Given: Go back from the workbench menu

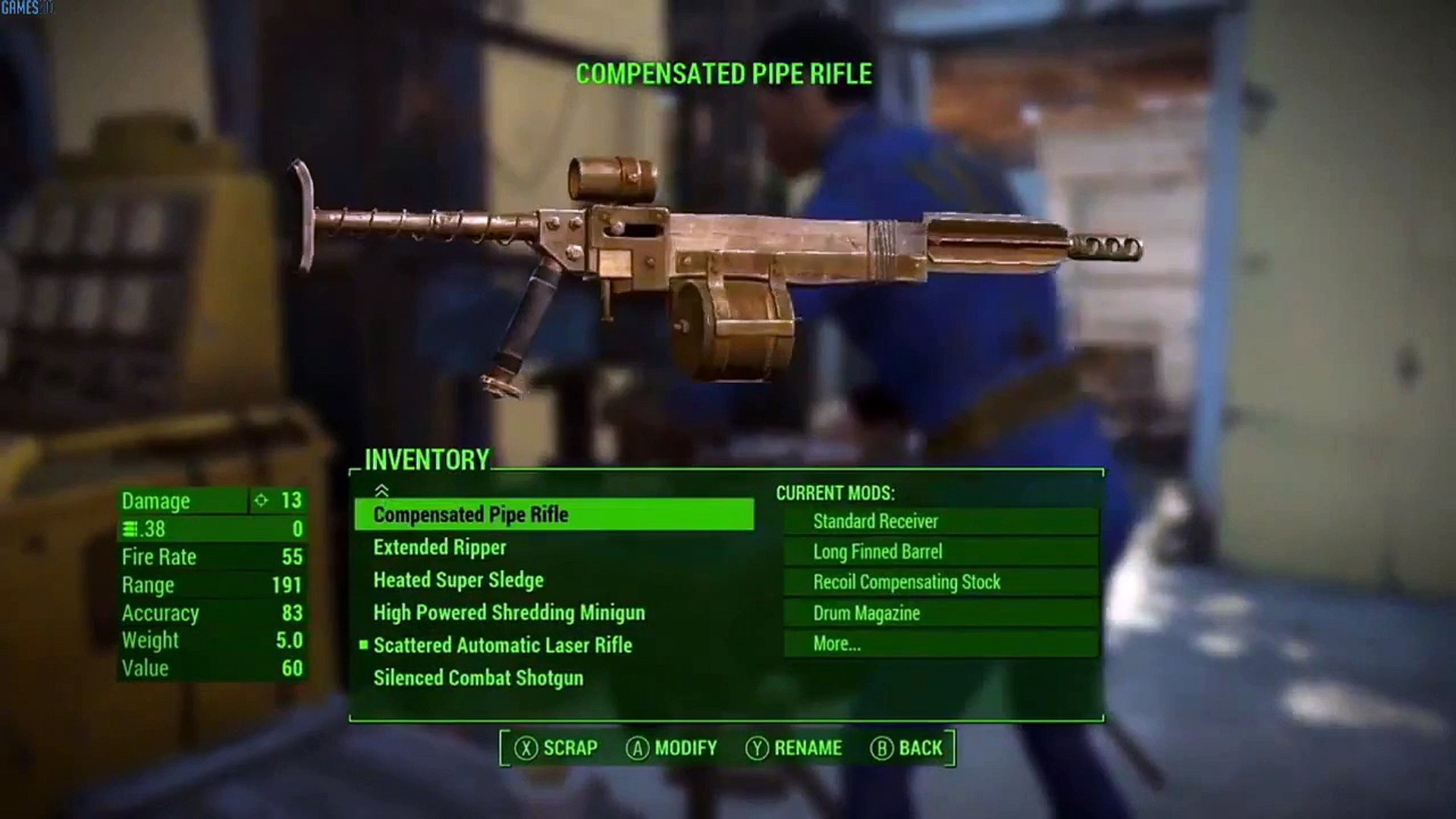Looking at the screenshot, I should 907,748.
